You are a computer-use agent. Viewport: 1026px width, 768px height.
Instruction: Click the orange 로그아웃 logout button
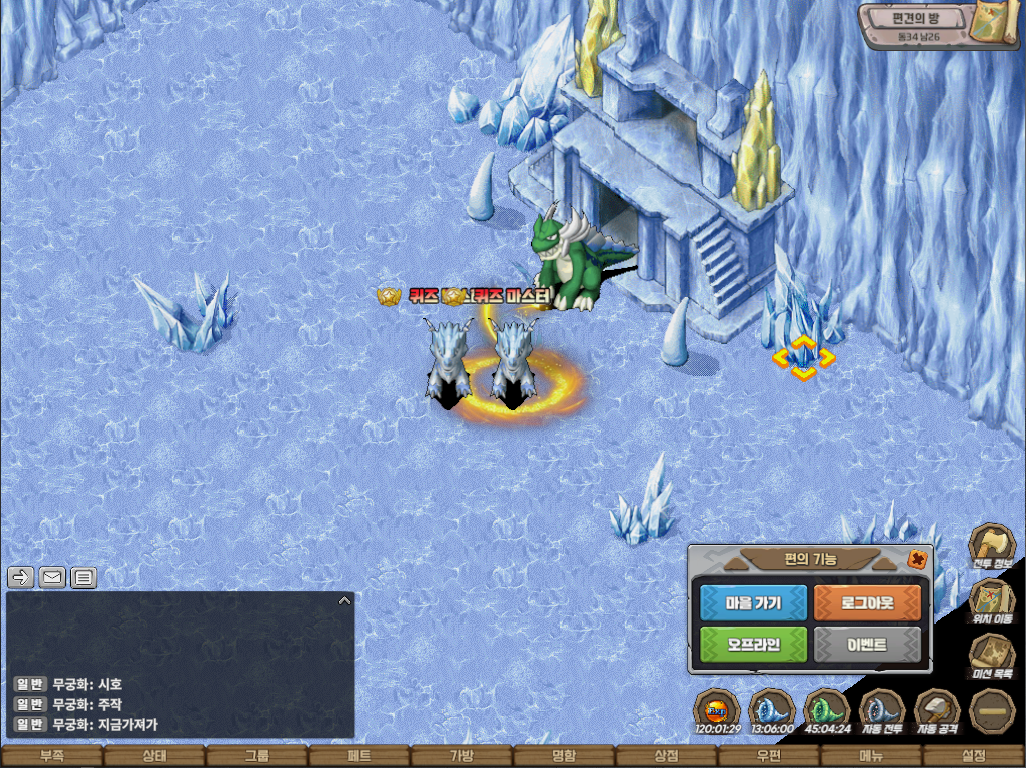pyautogui.click(x=867, y=602)
